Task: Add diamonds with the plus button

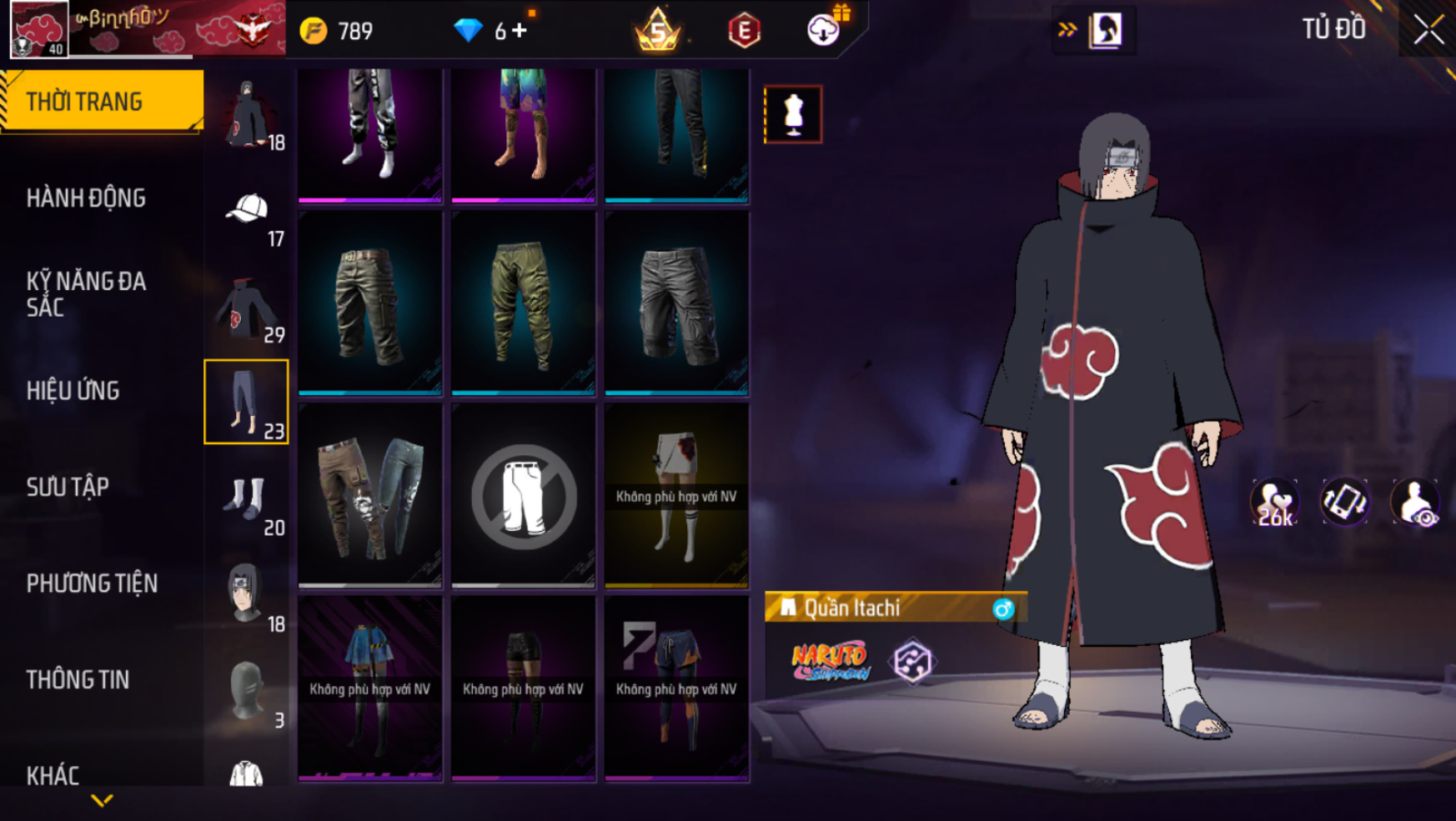Action: (x=520, y=31)
